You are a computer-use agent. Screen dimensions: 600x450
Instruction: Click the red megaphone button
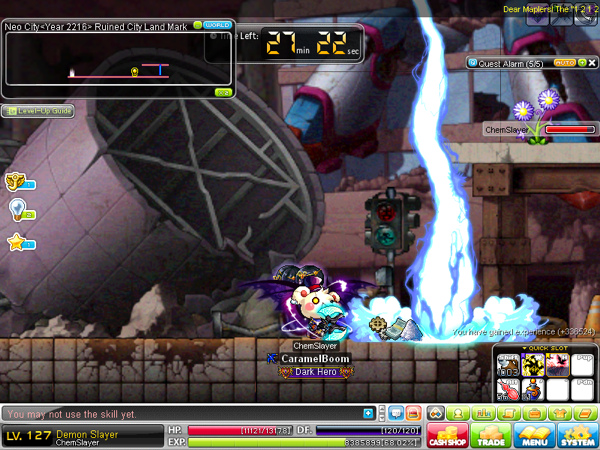412,413
